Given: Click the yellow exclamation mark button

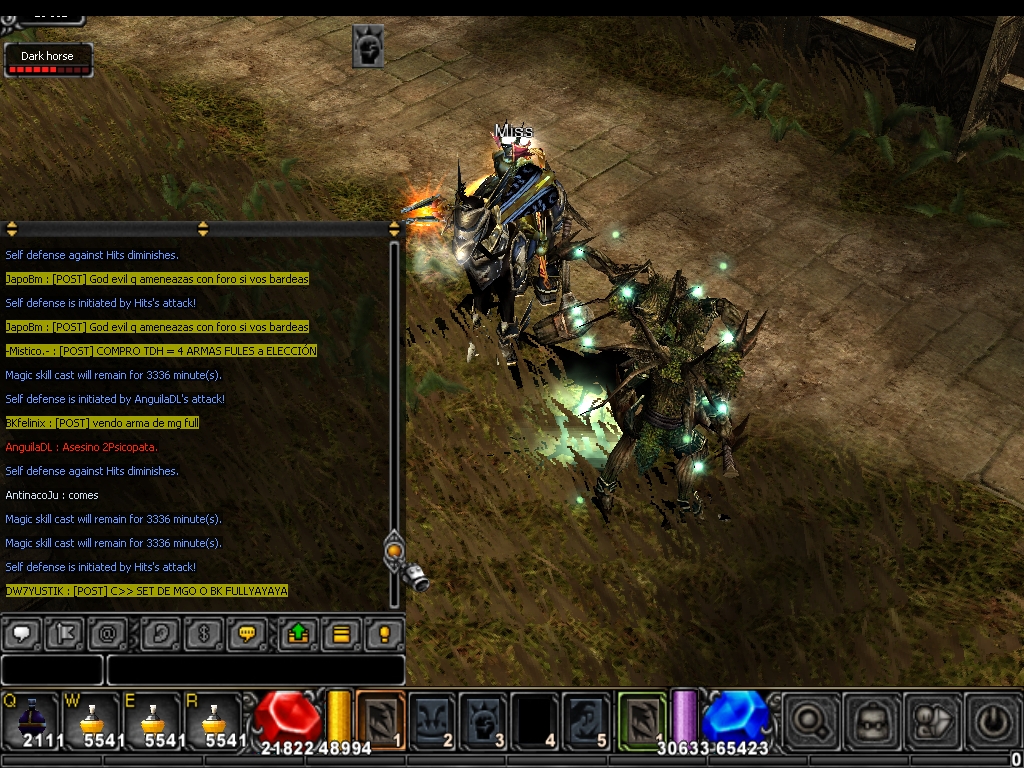Looking at the screenshot, I should (x=384, y=634).
